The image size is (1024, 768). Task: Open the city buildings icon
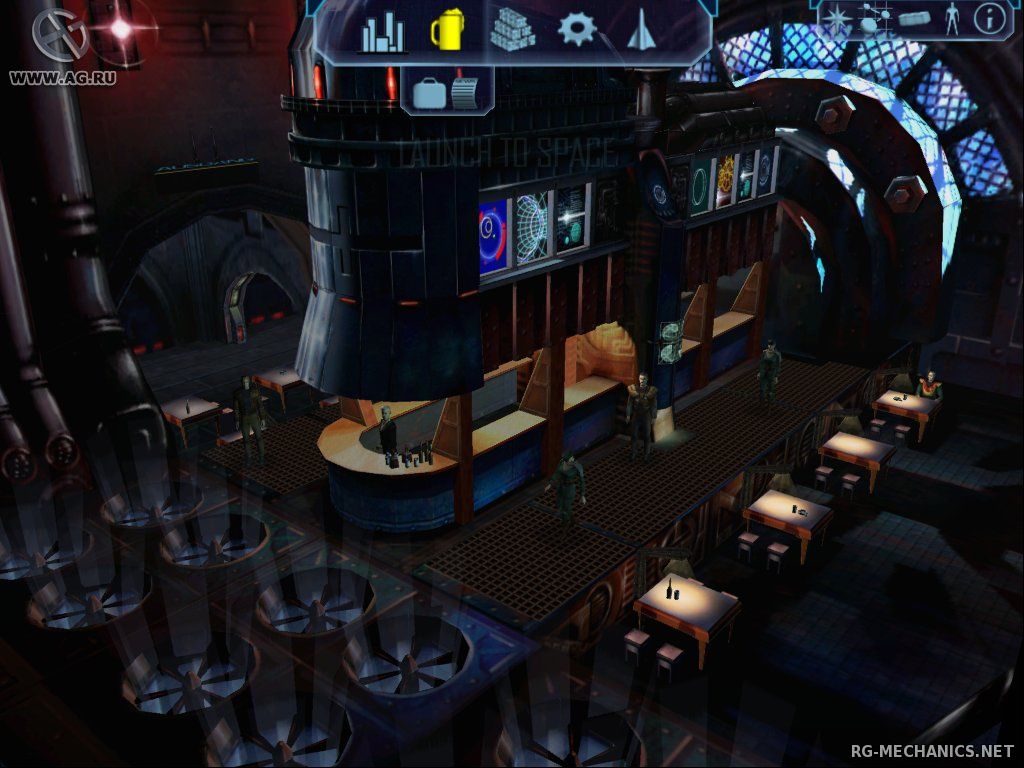pyautogui.click(x=383, y=33)
